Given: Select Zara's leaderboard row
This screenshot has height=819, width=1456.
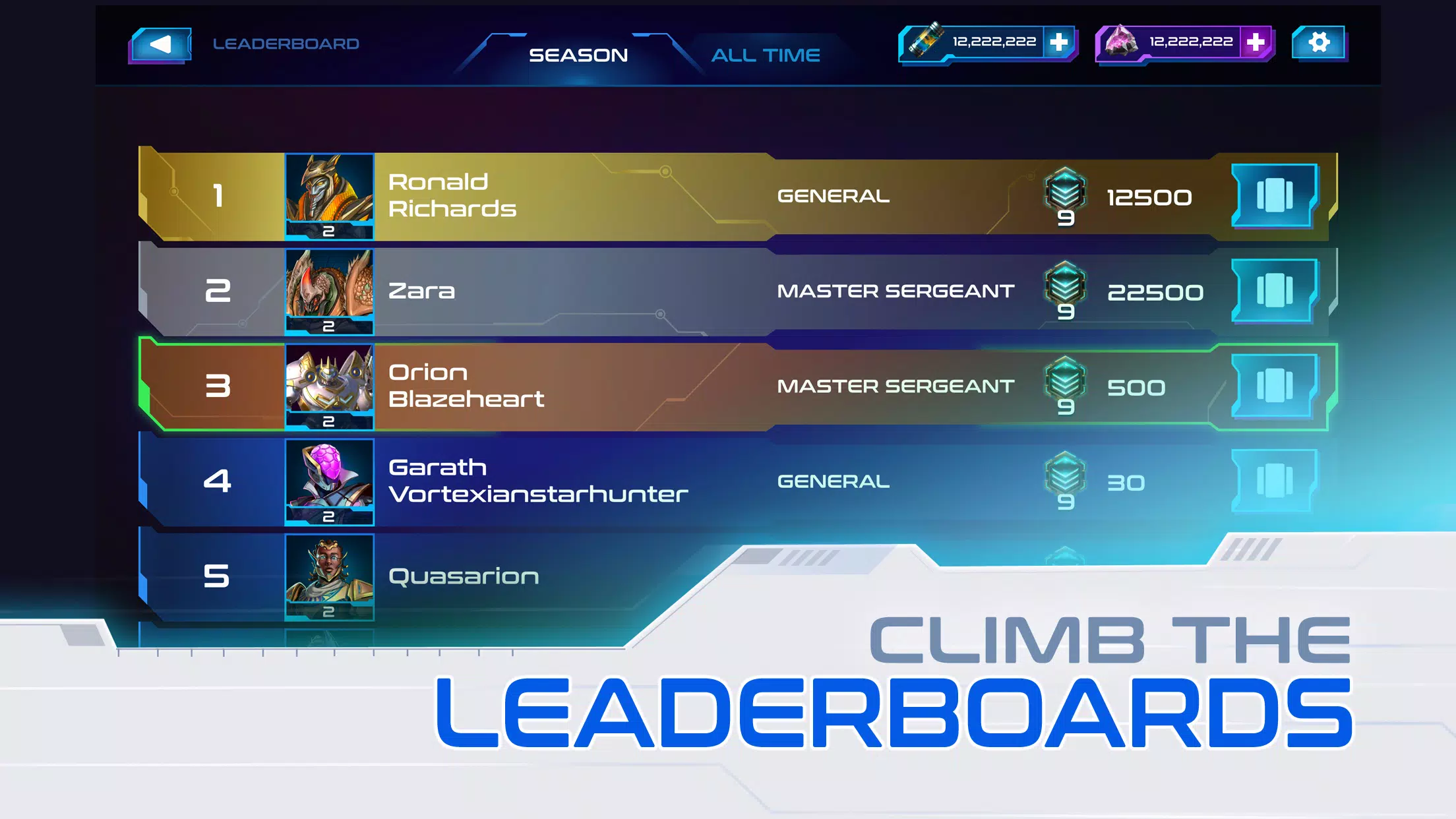Looking at the screenshot, I should click(593, 291).
